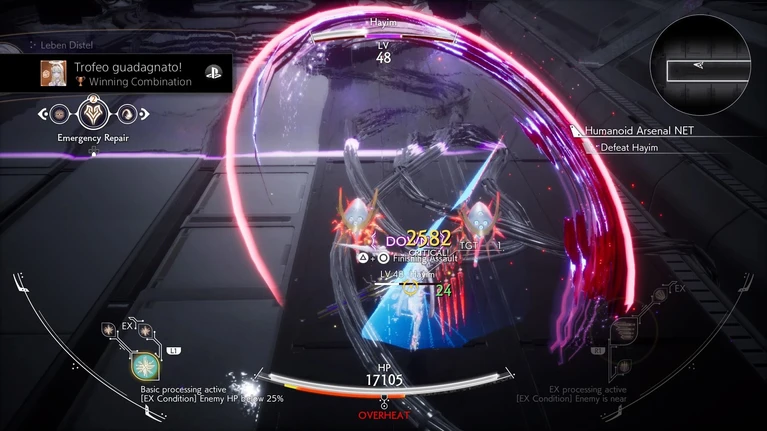Screen dimensions: 767x431
Task: Choose the item left of Emergency Repair
Action: click(59, 114)
